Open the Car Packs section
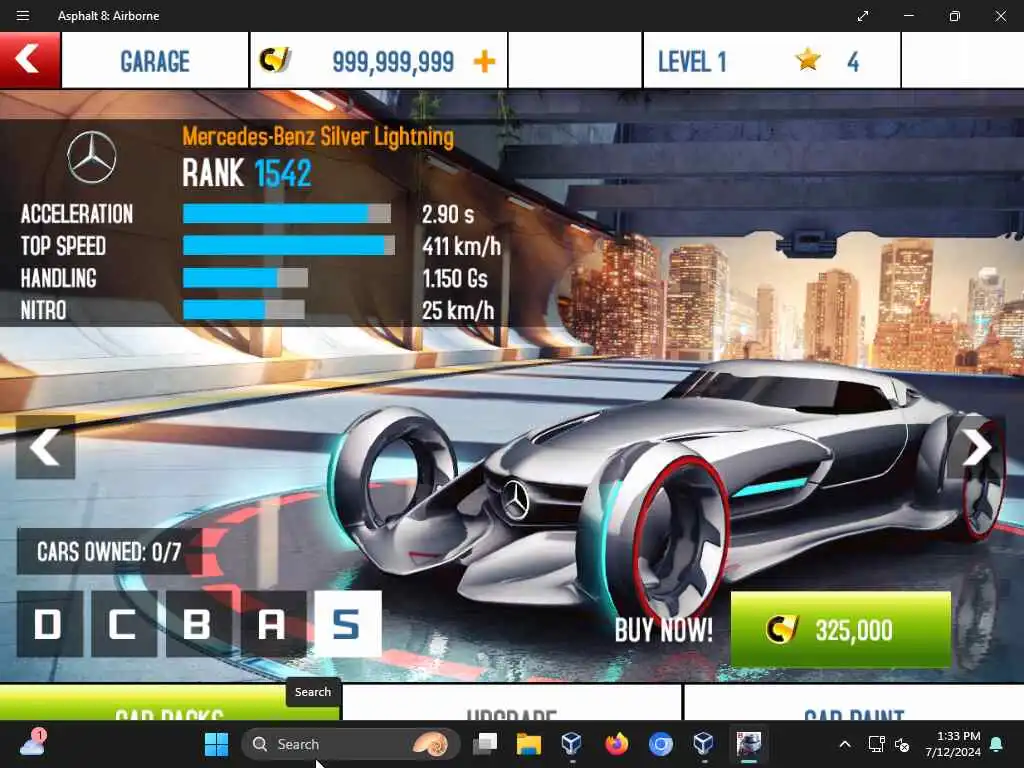 [170, 705]
